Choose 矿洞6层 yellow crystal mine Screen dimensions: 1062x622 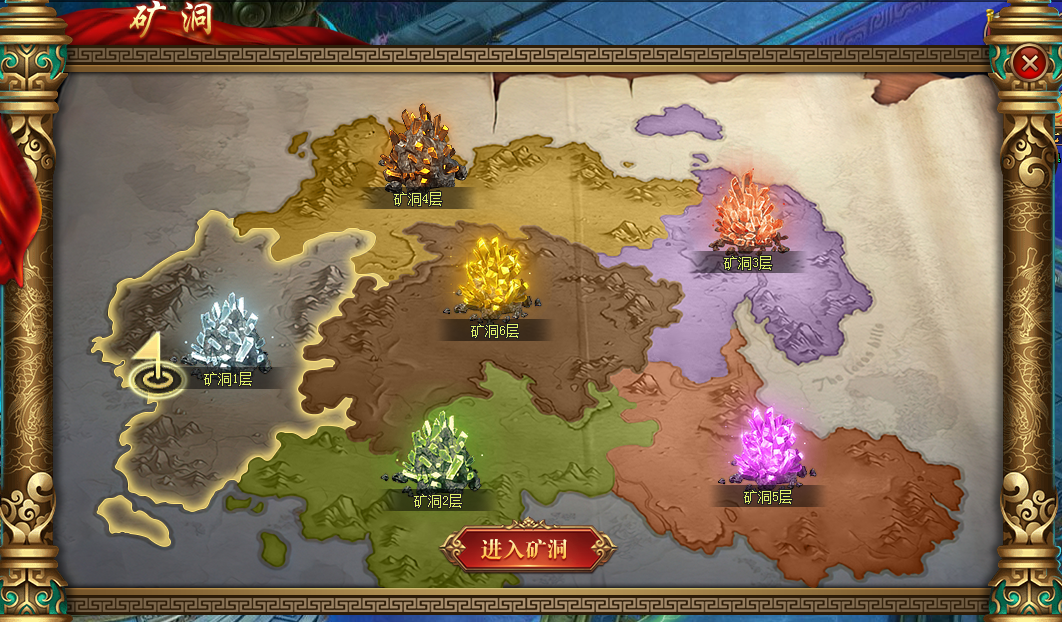[494, 278]
